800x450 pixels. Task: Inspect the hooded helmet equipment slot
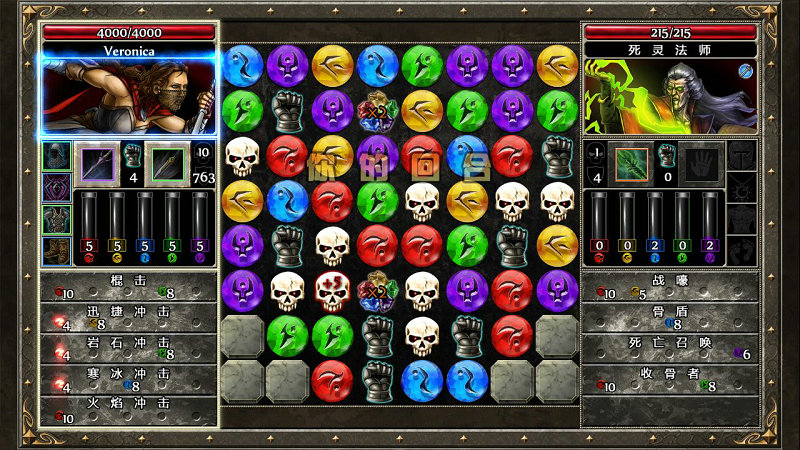[56, 156]
